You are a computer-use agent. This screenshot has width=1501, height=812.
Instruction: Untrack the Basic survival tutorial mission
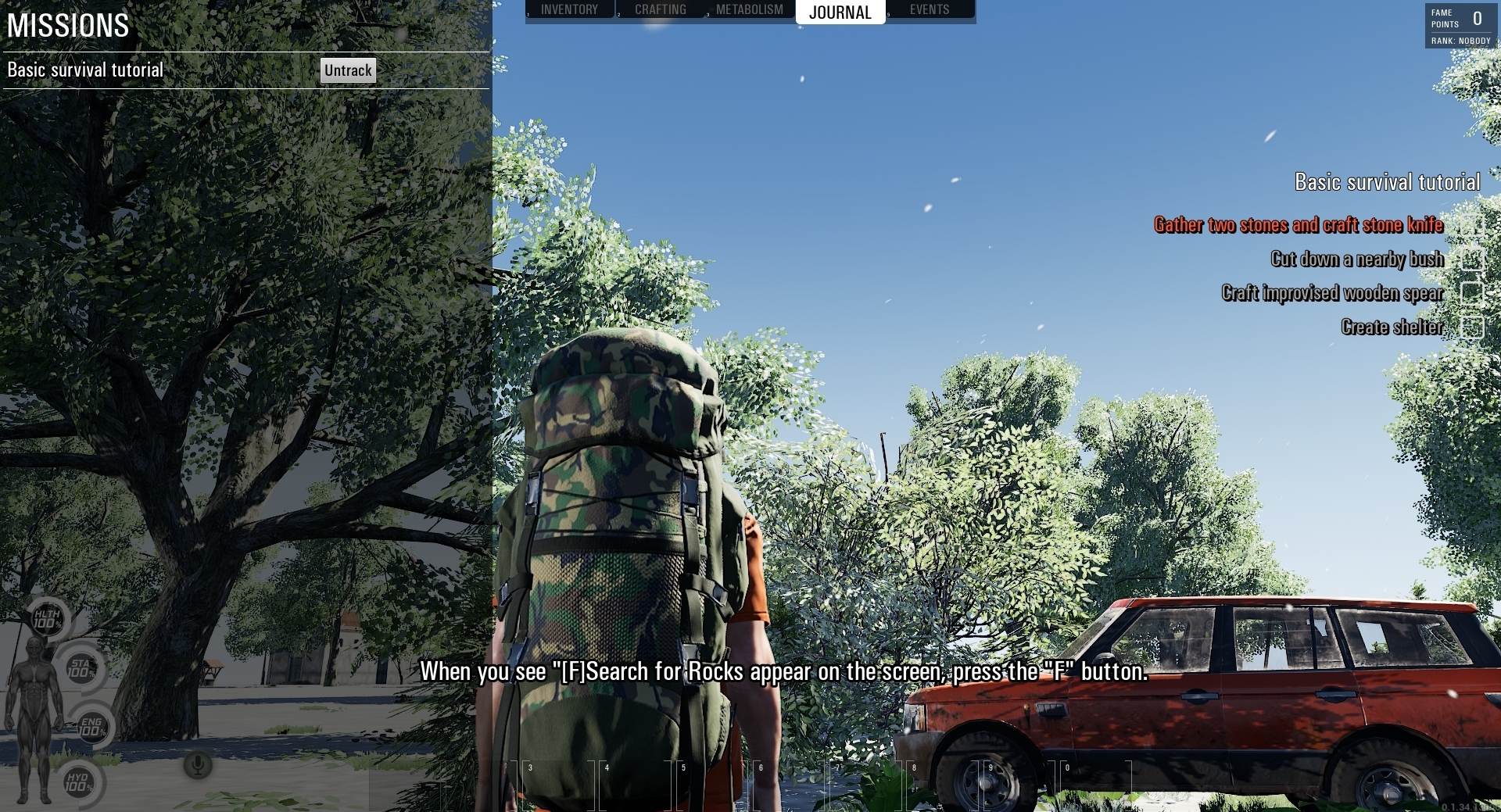[348, 70]
